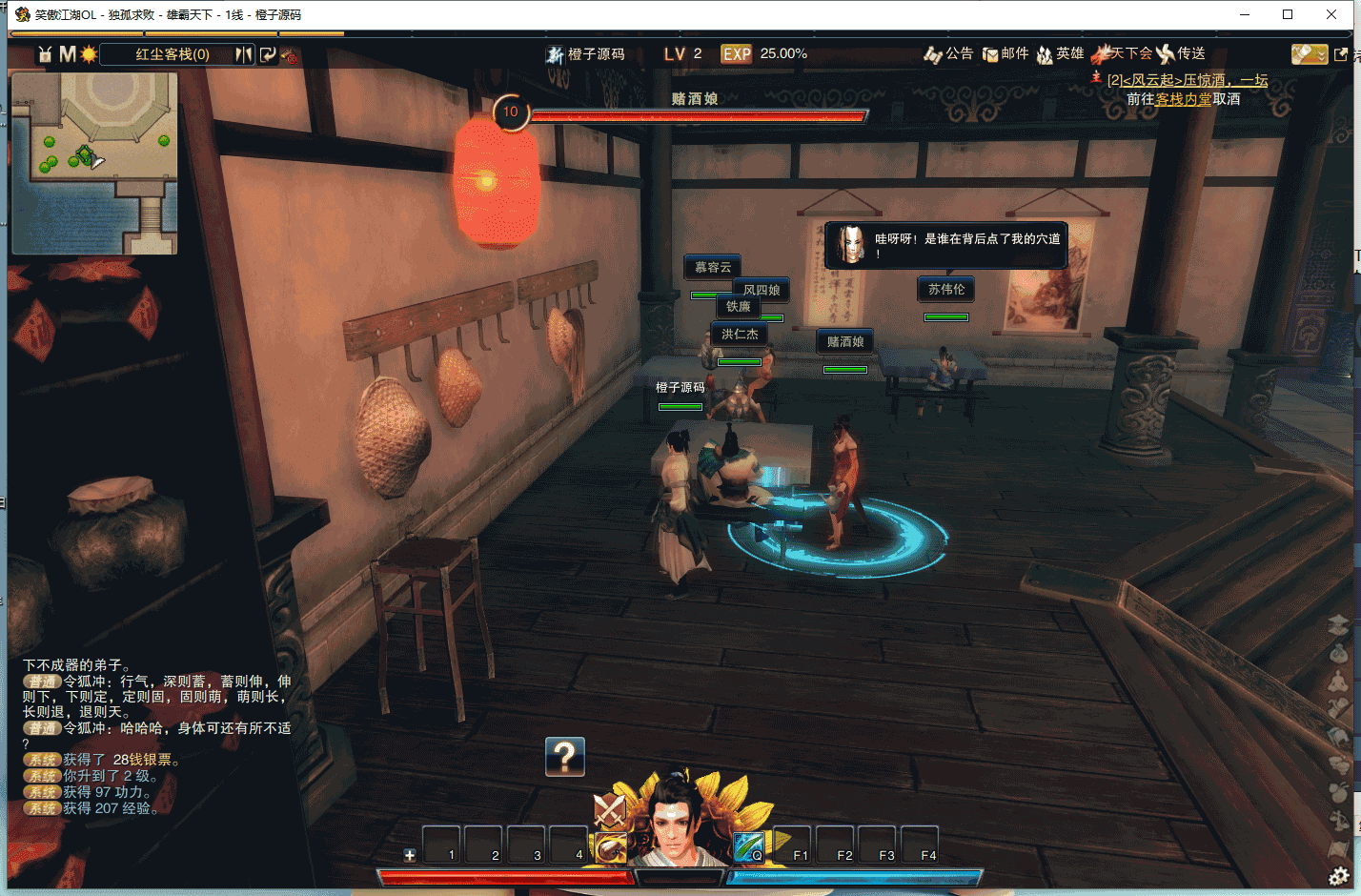Open the 传送 teleport function
1361x896 pixels.
(1188, 54)
